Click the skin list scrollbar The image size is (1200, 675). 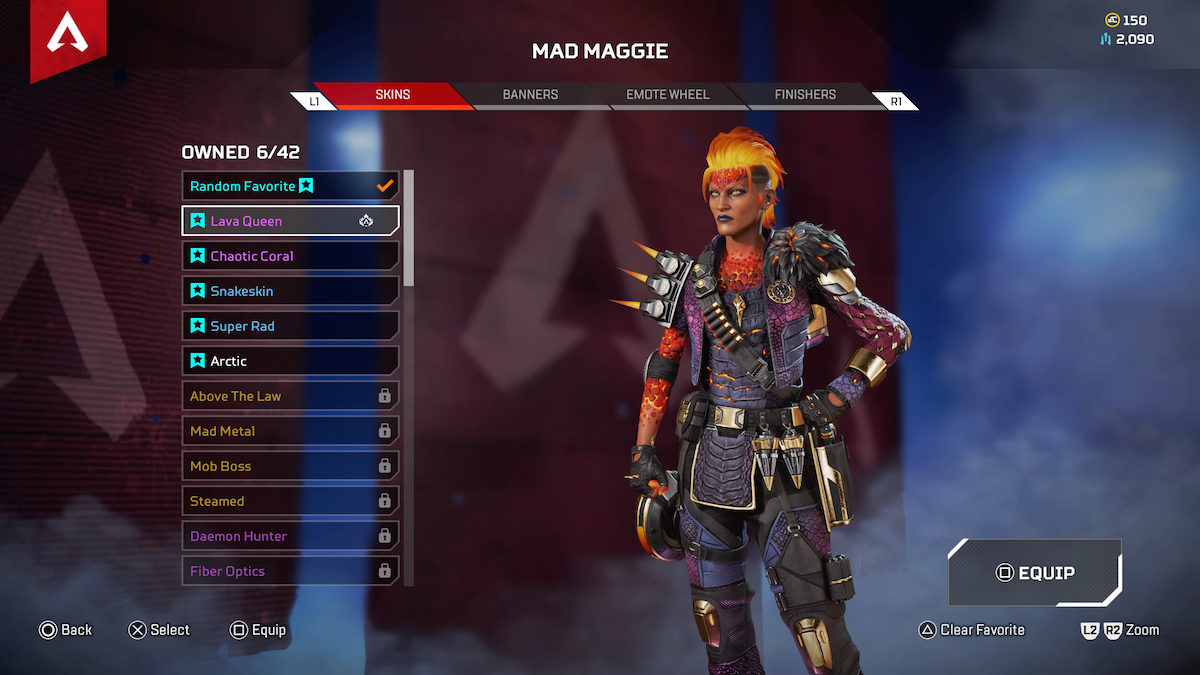pyautogui.click(x=408, y=230)
